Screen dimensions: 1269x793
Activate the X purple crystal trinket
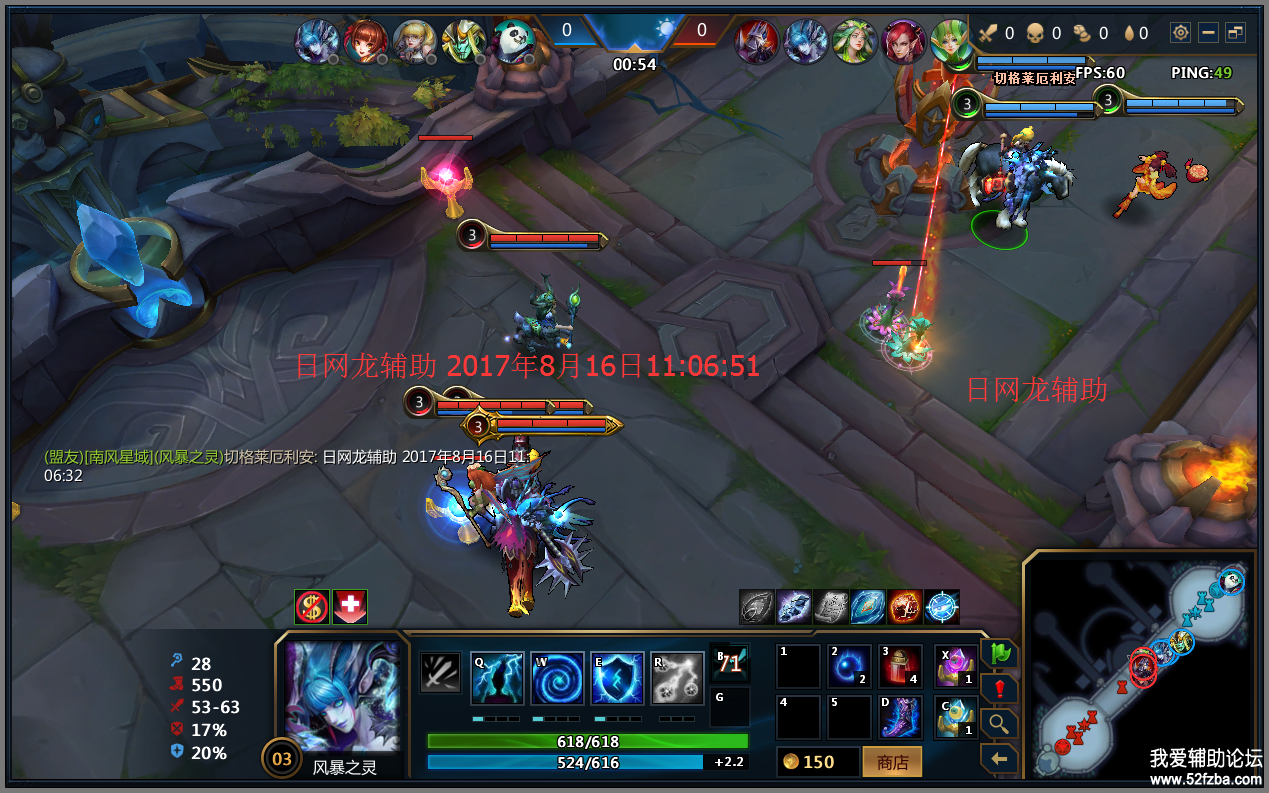coord(956,667)
